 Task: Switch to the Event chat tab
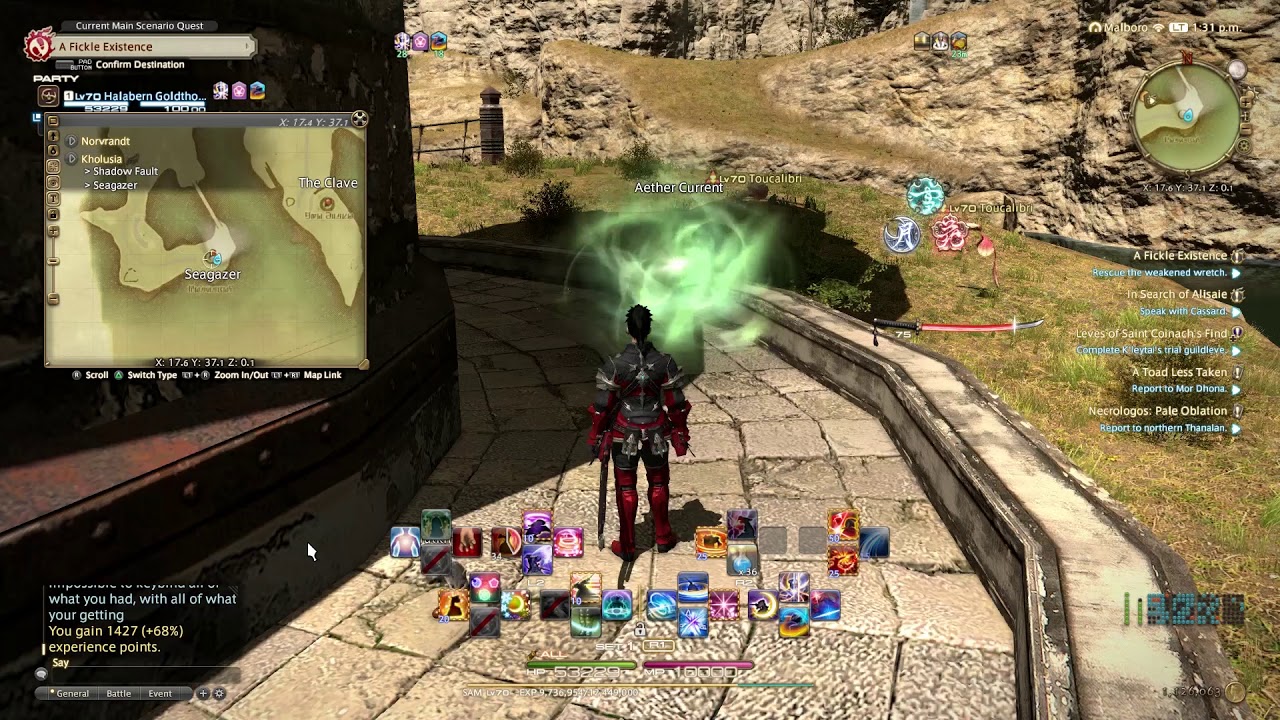(x=160, y=693)
